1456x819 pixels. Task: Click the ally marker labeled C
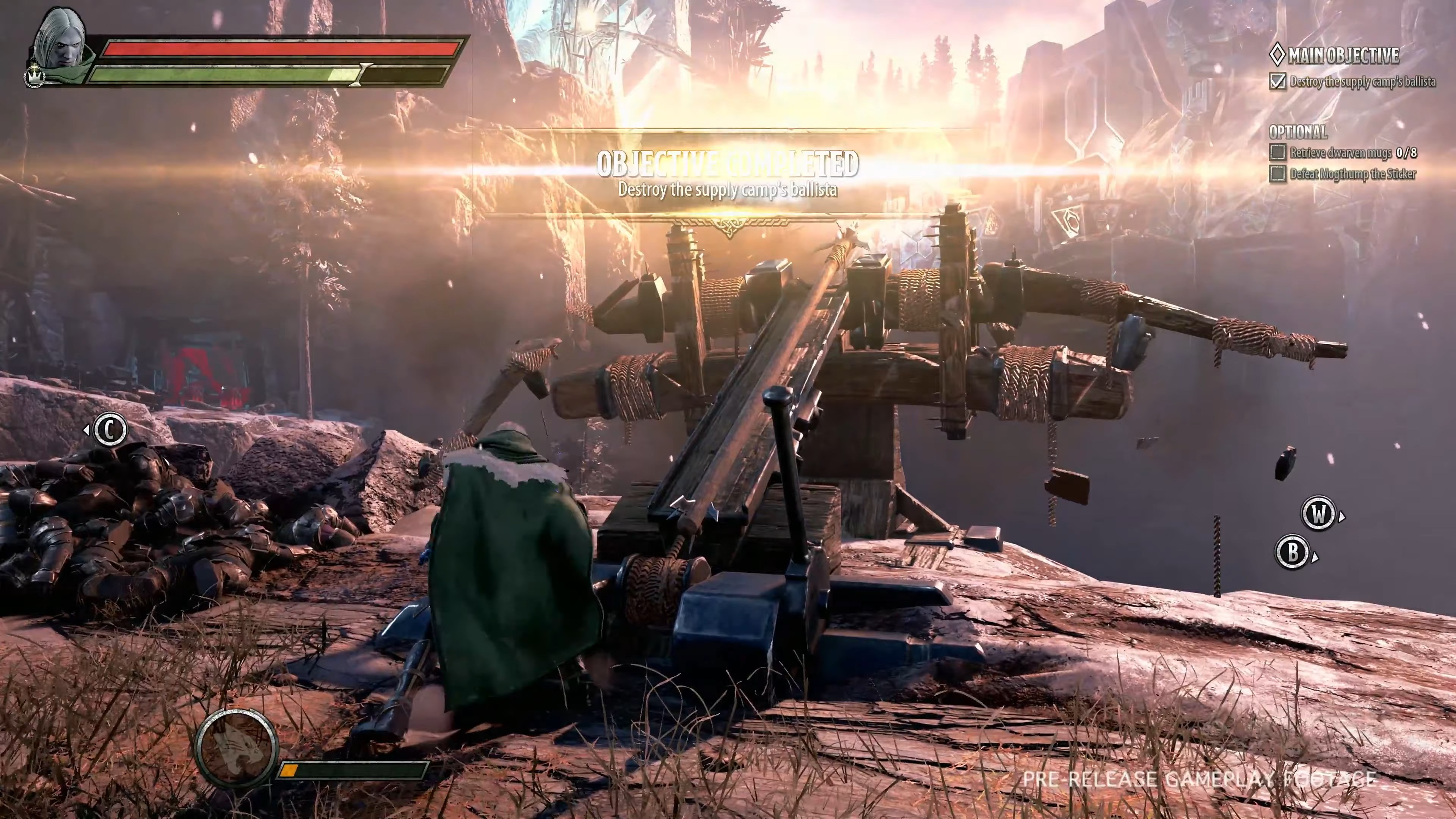point(109,430)
